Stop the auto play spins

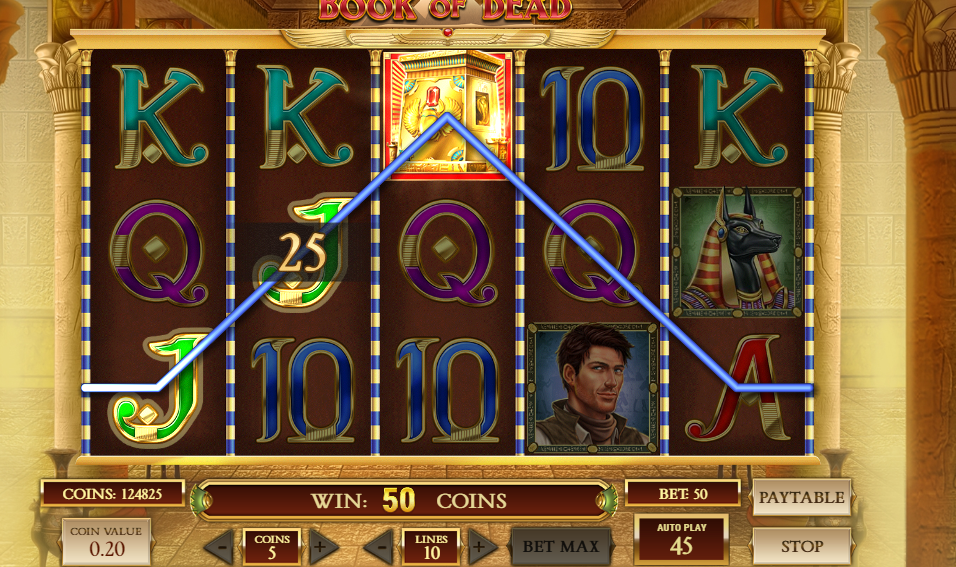pos(801,546)
